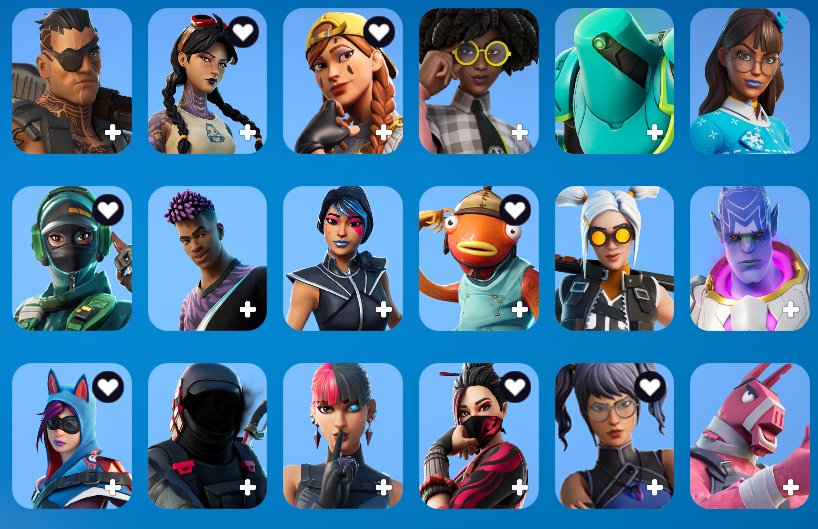This screenshot has width=818, height=529.
Task: Select the blue-sweater outfit with glasses
Action: tap(749, 81)
